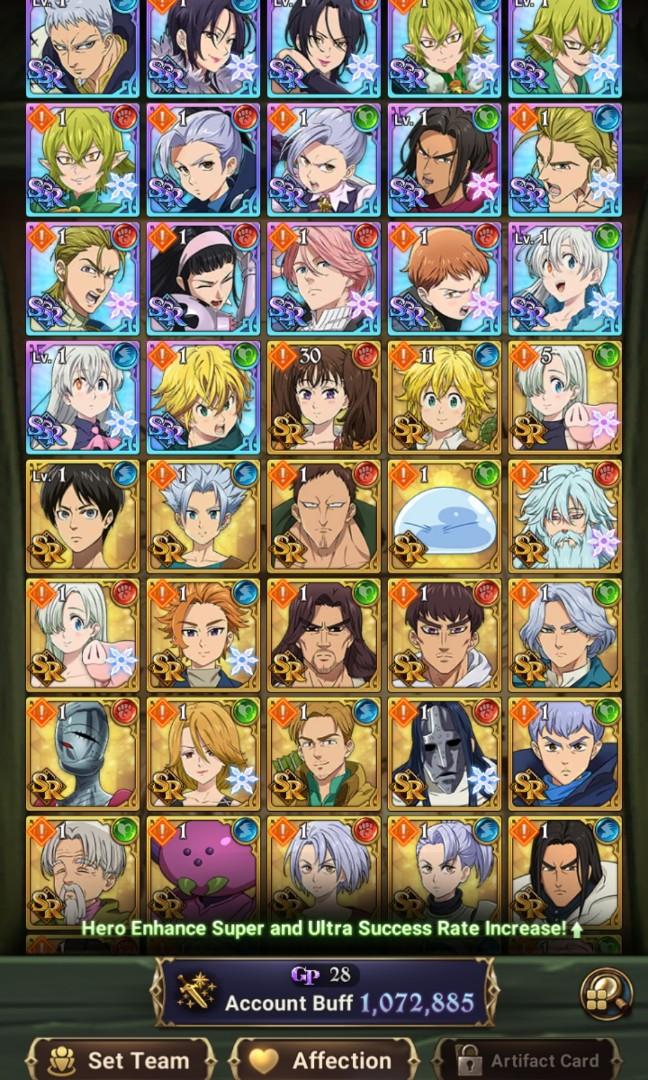Select the blue slime hero card
The height and width of the screenshot is (1080, 648).
[443, 516]
